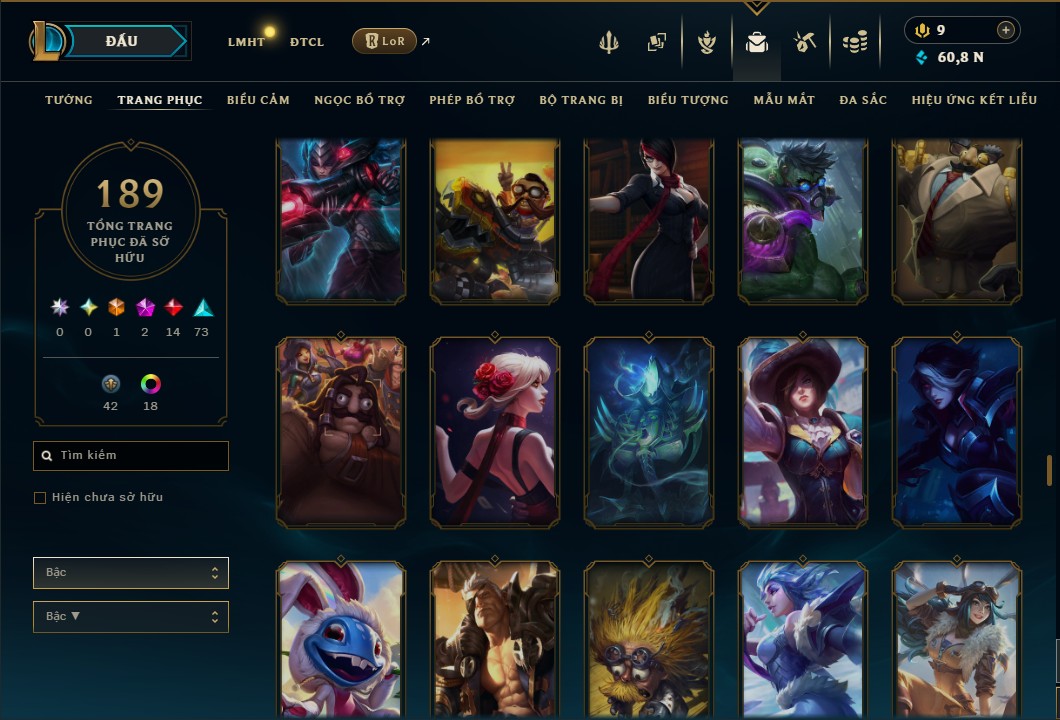
Task: Choose the skin with red roses in white hair
Action: (x=495, y=432)
